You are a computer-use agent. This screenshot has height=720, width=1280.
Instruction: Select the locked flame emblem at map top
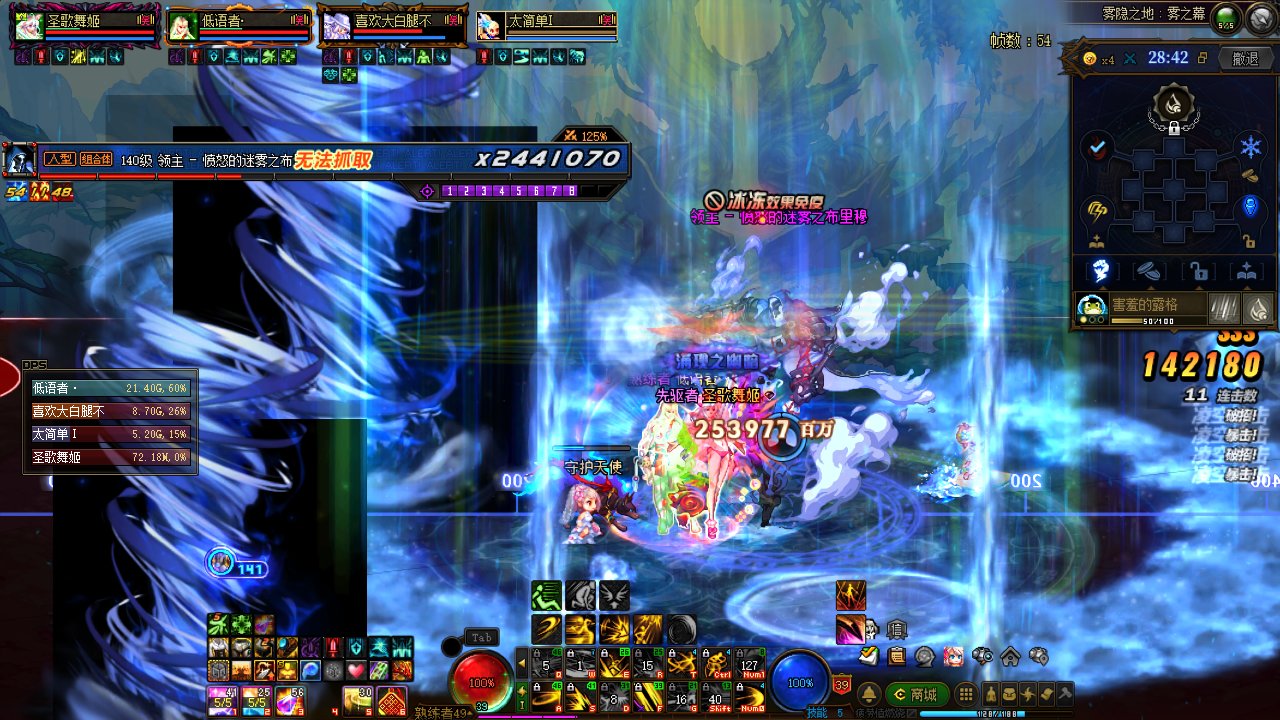[1173, 102]
